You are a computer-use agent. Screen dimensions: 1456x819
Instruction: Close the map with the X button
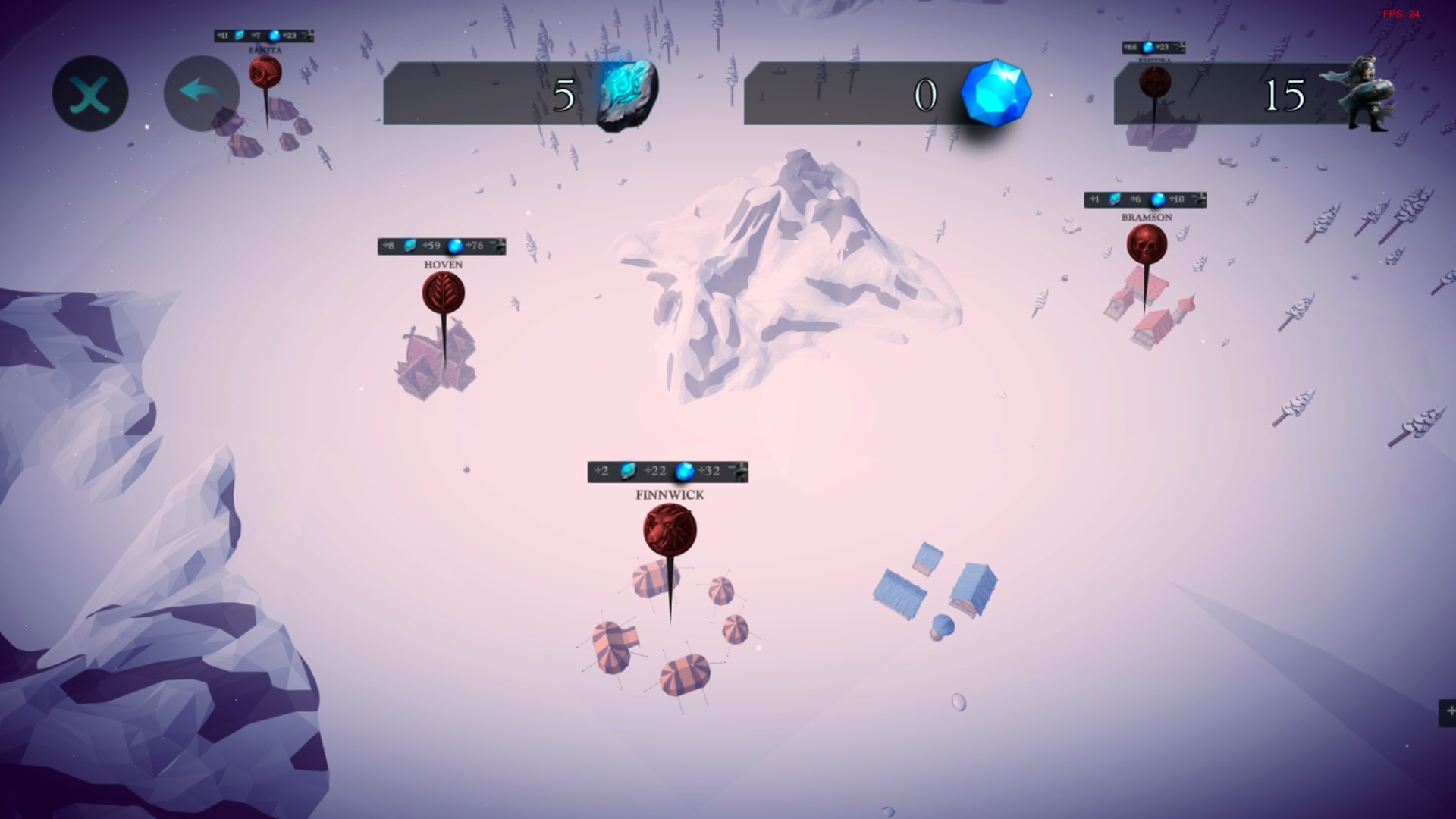point(90,94)
